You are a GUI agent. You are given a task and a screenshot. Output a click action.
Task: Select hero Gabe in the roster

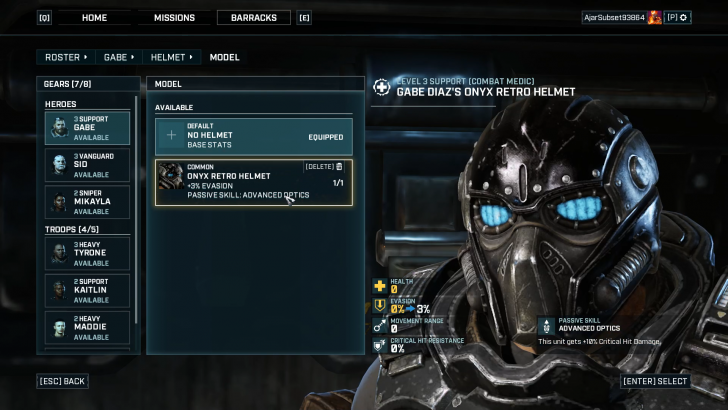point(87,127)
